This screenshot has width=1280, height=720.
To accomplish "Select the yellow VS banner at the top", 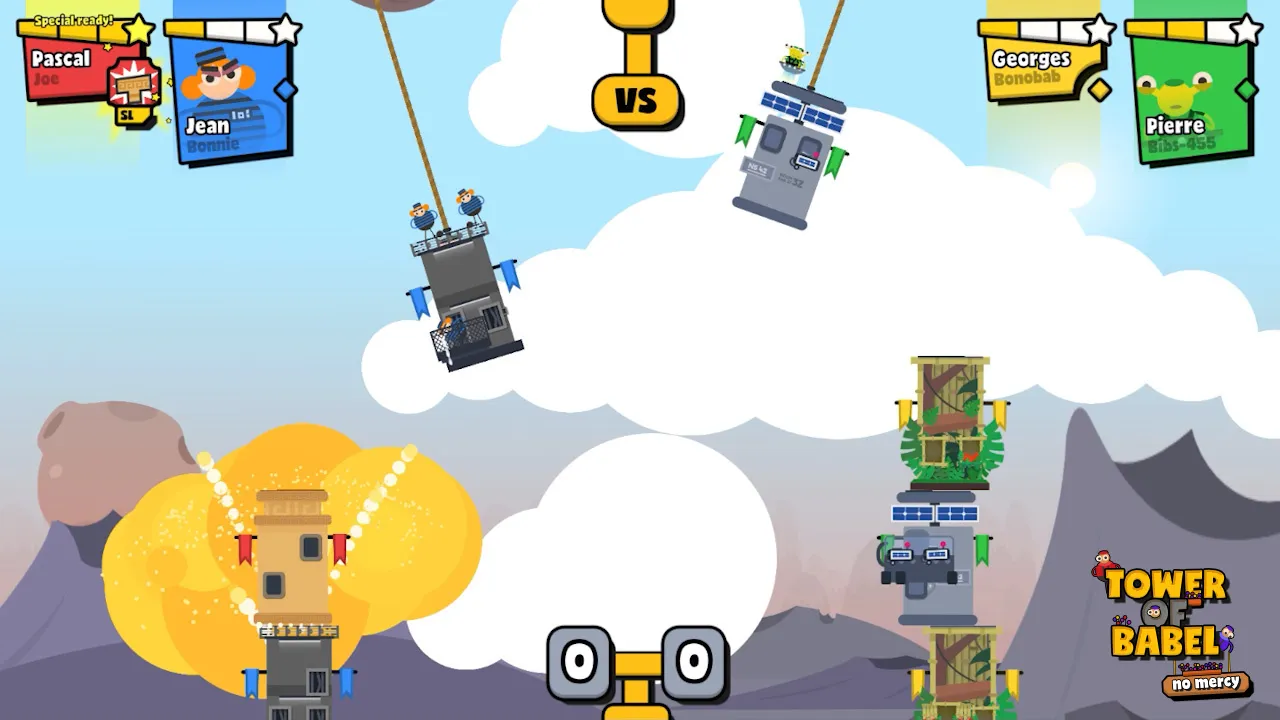I will (x=637, y=100).
